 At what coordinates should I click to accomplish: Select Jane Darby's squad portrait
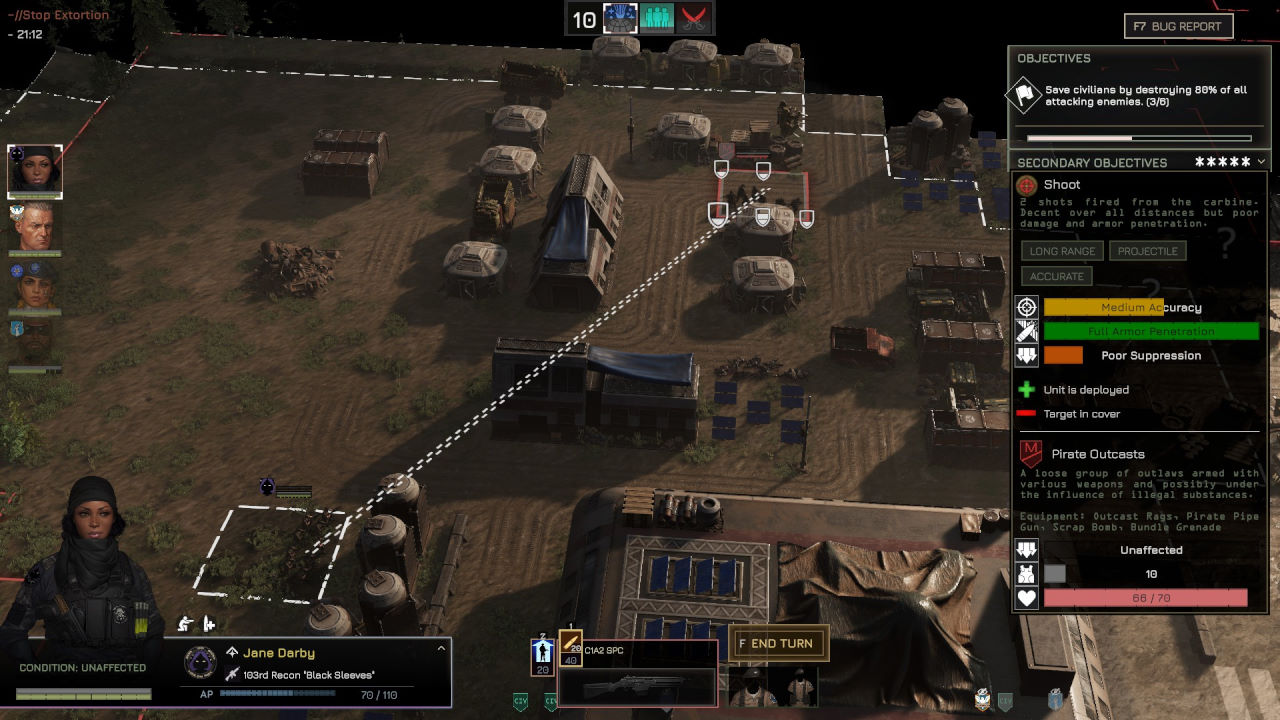coord(35,171)
